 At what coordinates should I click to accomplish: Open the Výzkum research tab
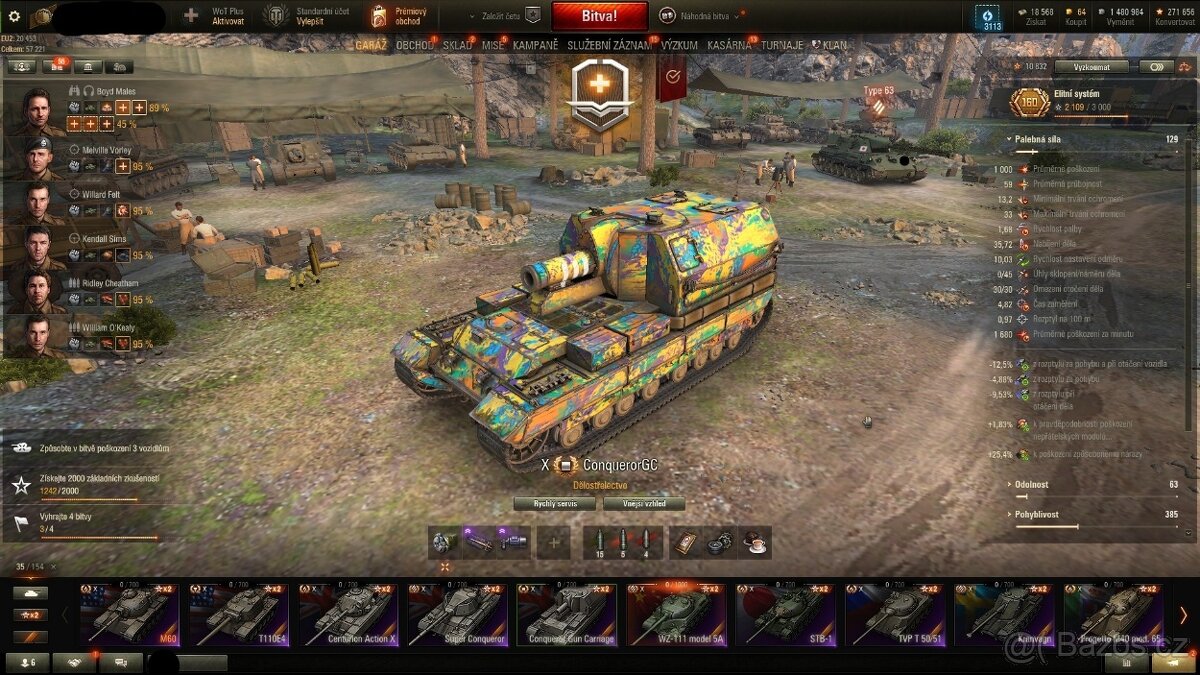[679, 45]
